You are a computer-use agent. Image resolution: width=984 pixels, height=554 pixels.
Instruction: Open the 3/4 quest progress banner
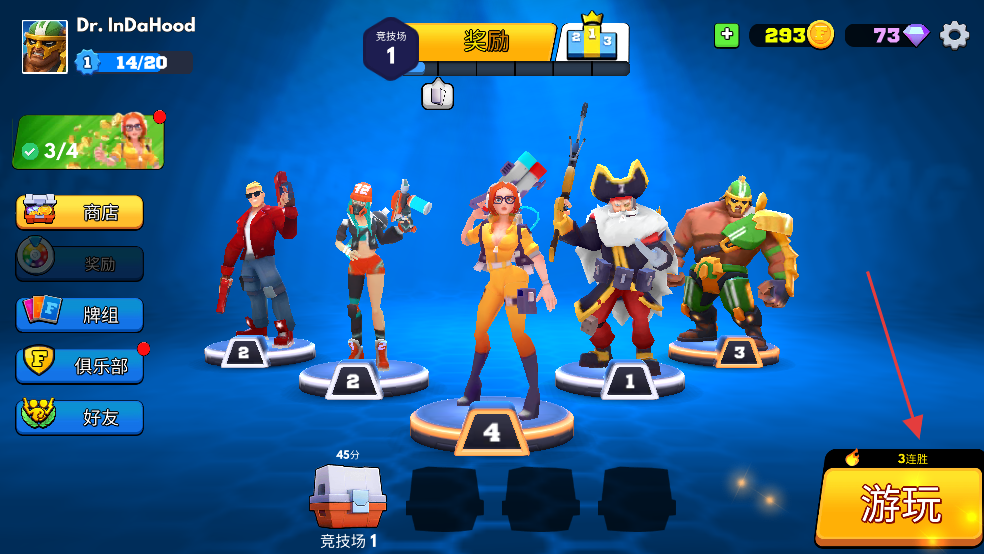pos(88,141)
